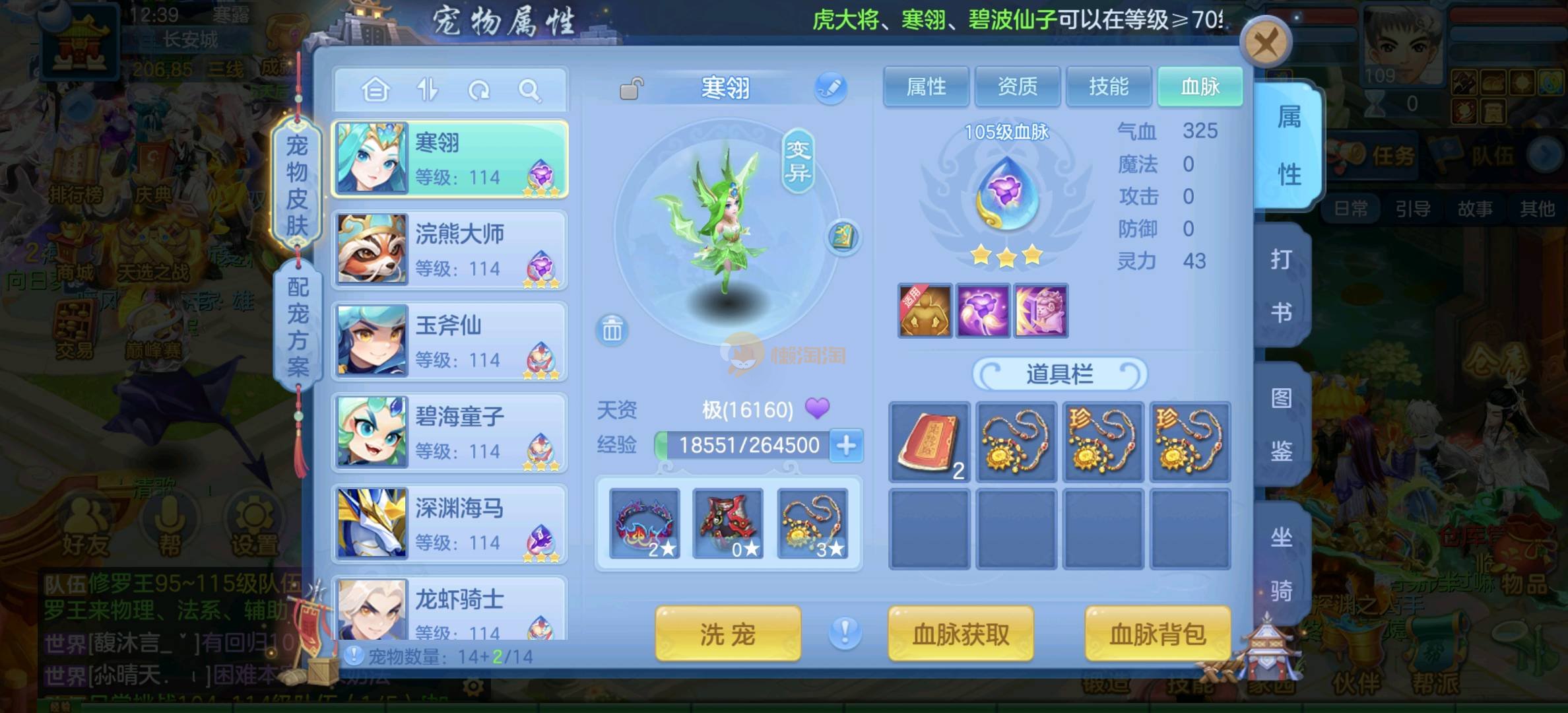1568x713 pixels.
Task: Toggle the pet lock icon
Action: click(x=632, y=88)
